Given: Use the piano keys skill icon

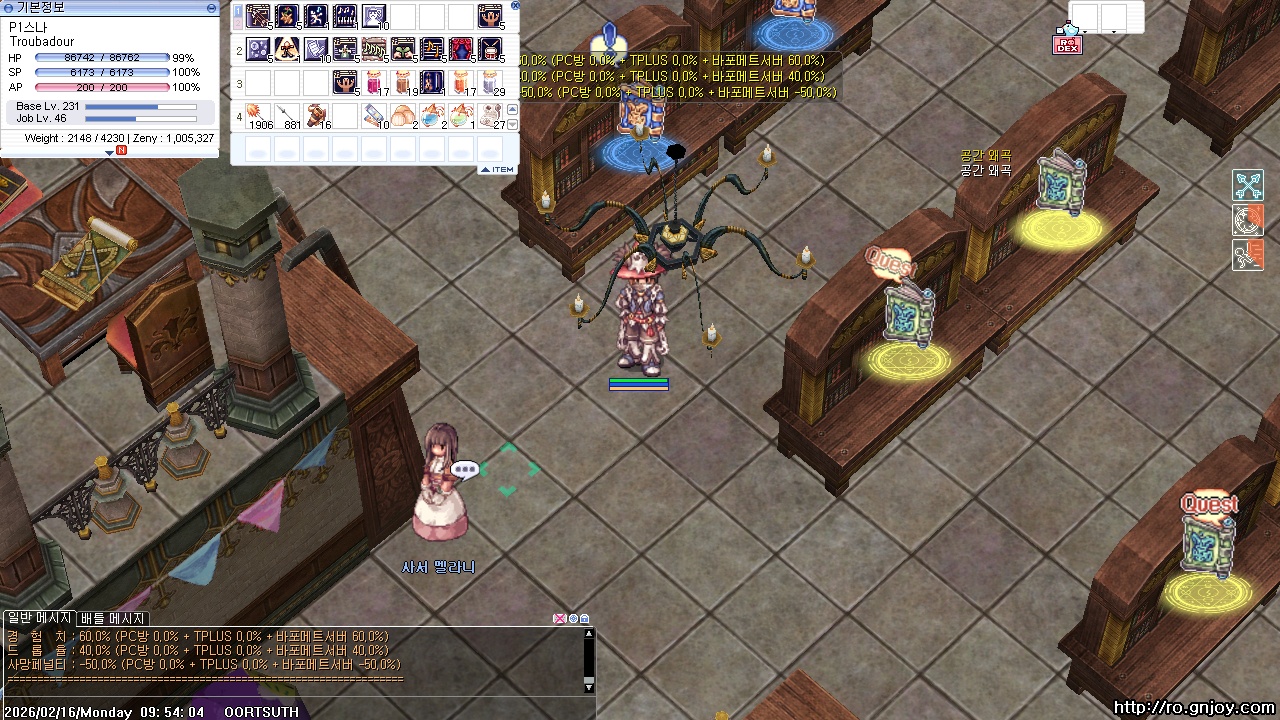Looking at the screenshot, I should click(345, 16).
